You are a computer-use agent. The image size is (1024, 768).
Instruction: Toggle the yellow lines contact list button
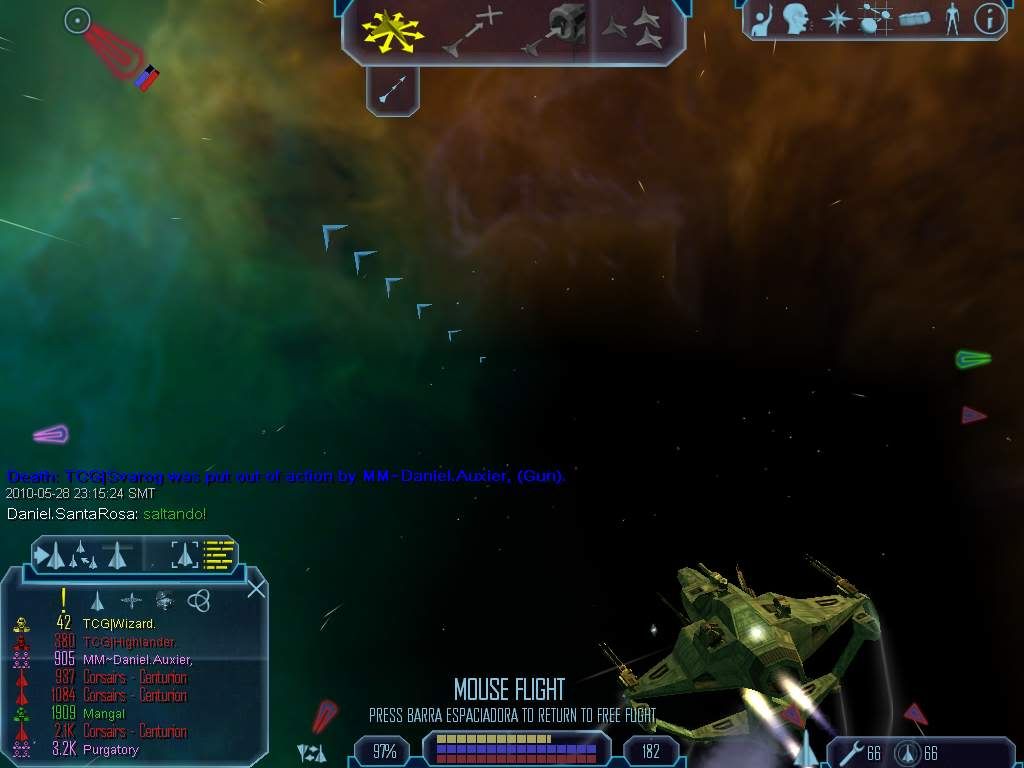pos(219,553)
